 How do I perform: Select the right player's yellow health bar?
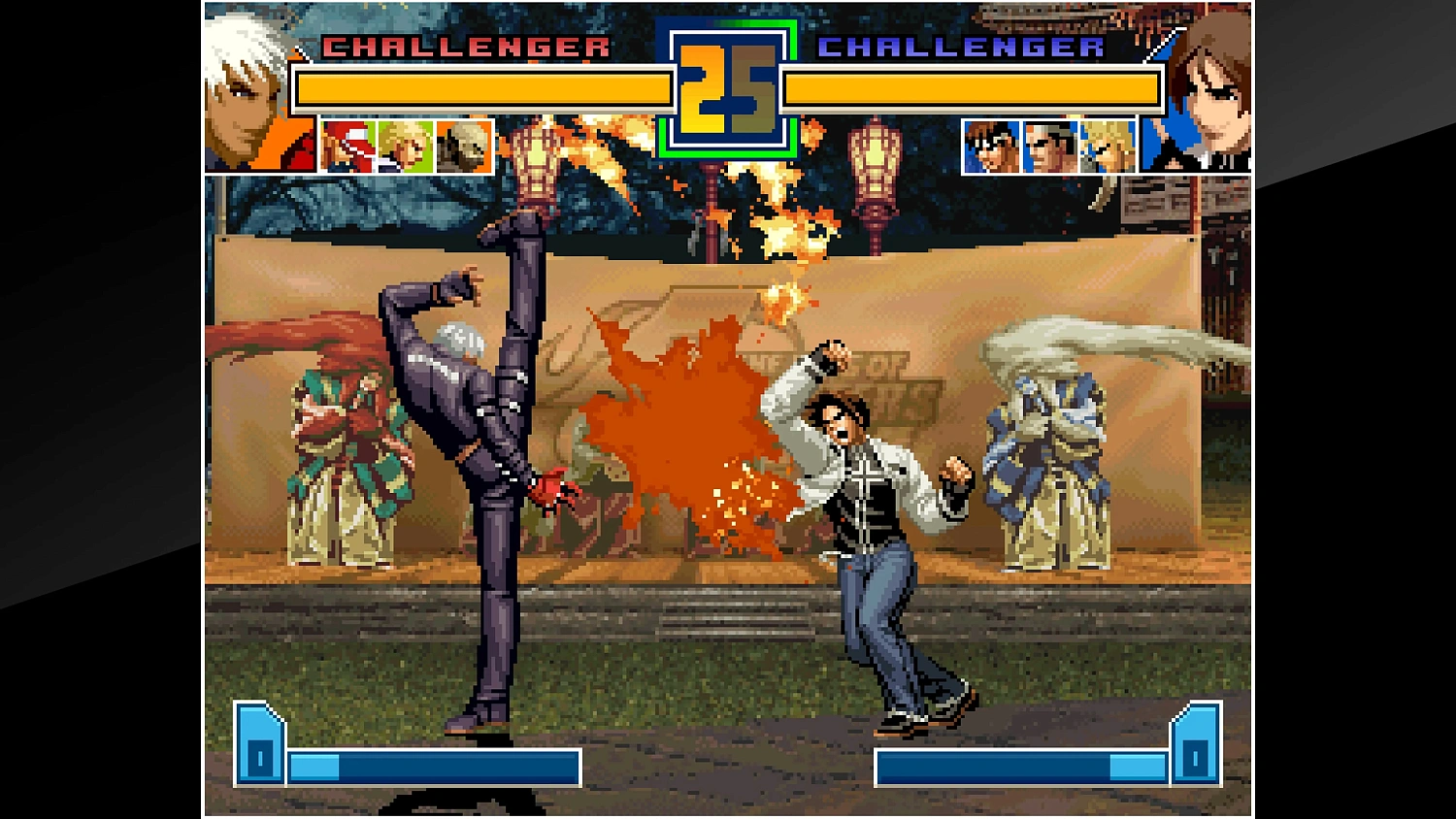tap(971, 87)
